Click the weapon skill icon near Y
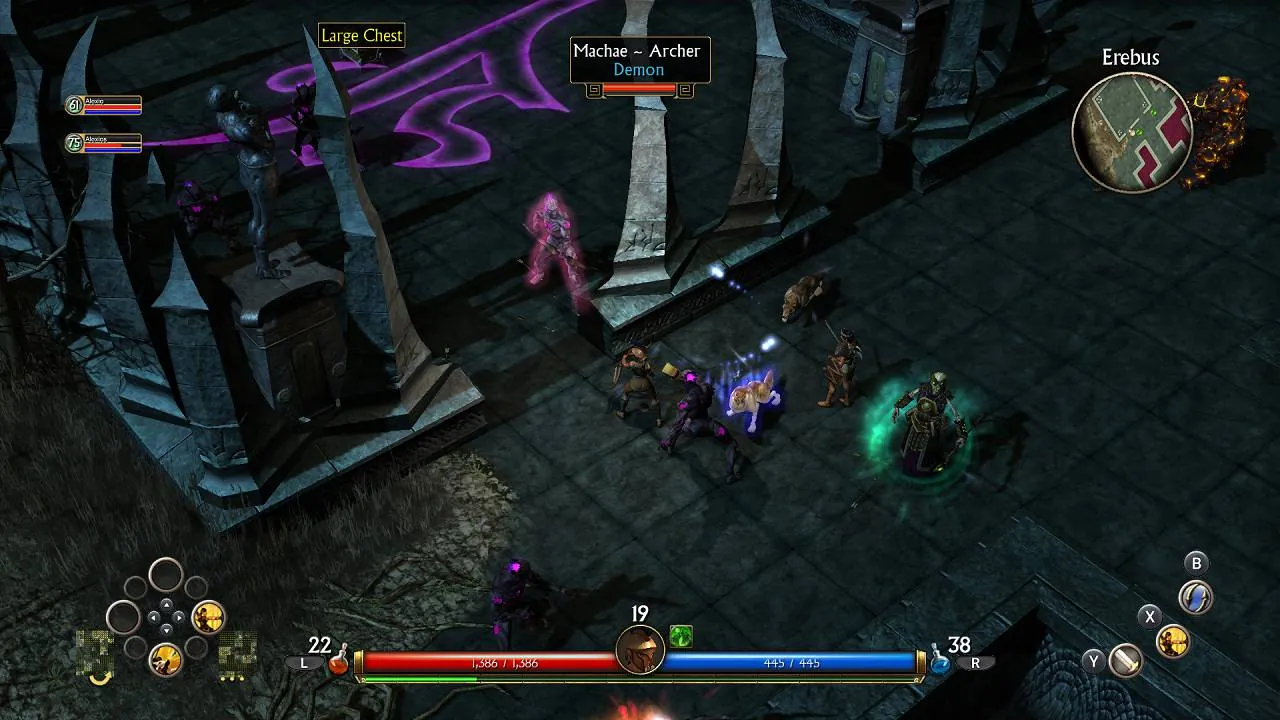Screen dimensions: 1280x720 click(x=1124, y=660)
